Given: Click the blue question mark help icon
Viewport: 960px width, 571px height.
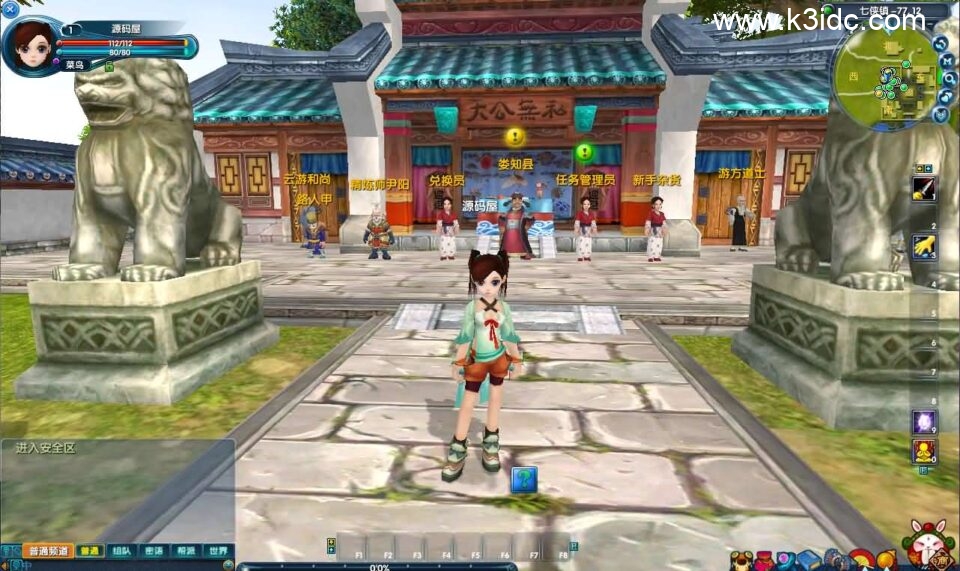Looking at the screenshot, I should point(524,480).
